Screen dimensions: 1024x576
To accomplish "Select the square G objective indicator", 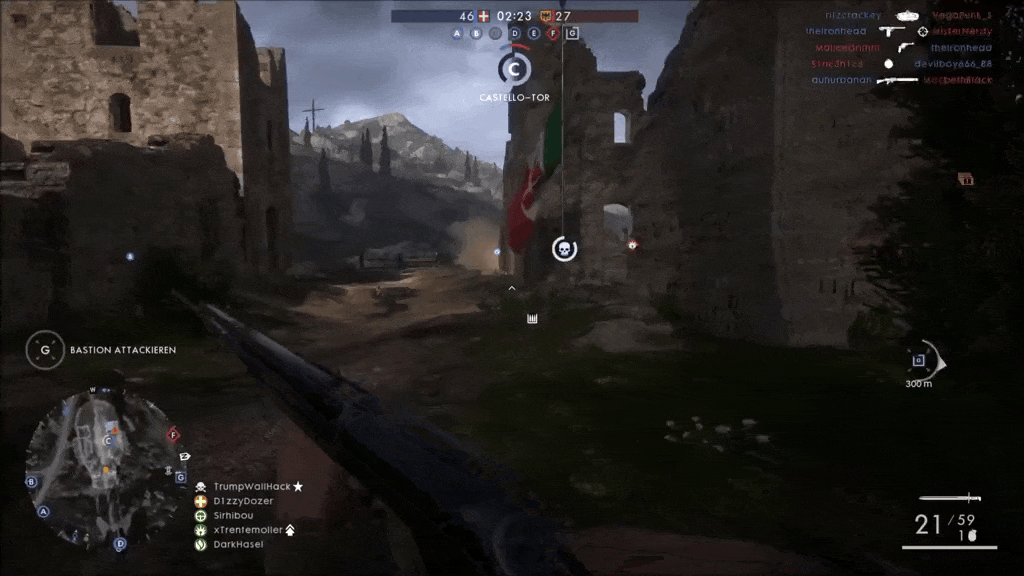I will coord(572,33).
